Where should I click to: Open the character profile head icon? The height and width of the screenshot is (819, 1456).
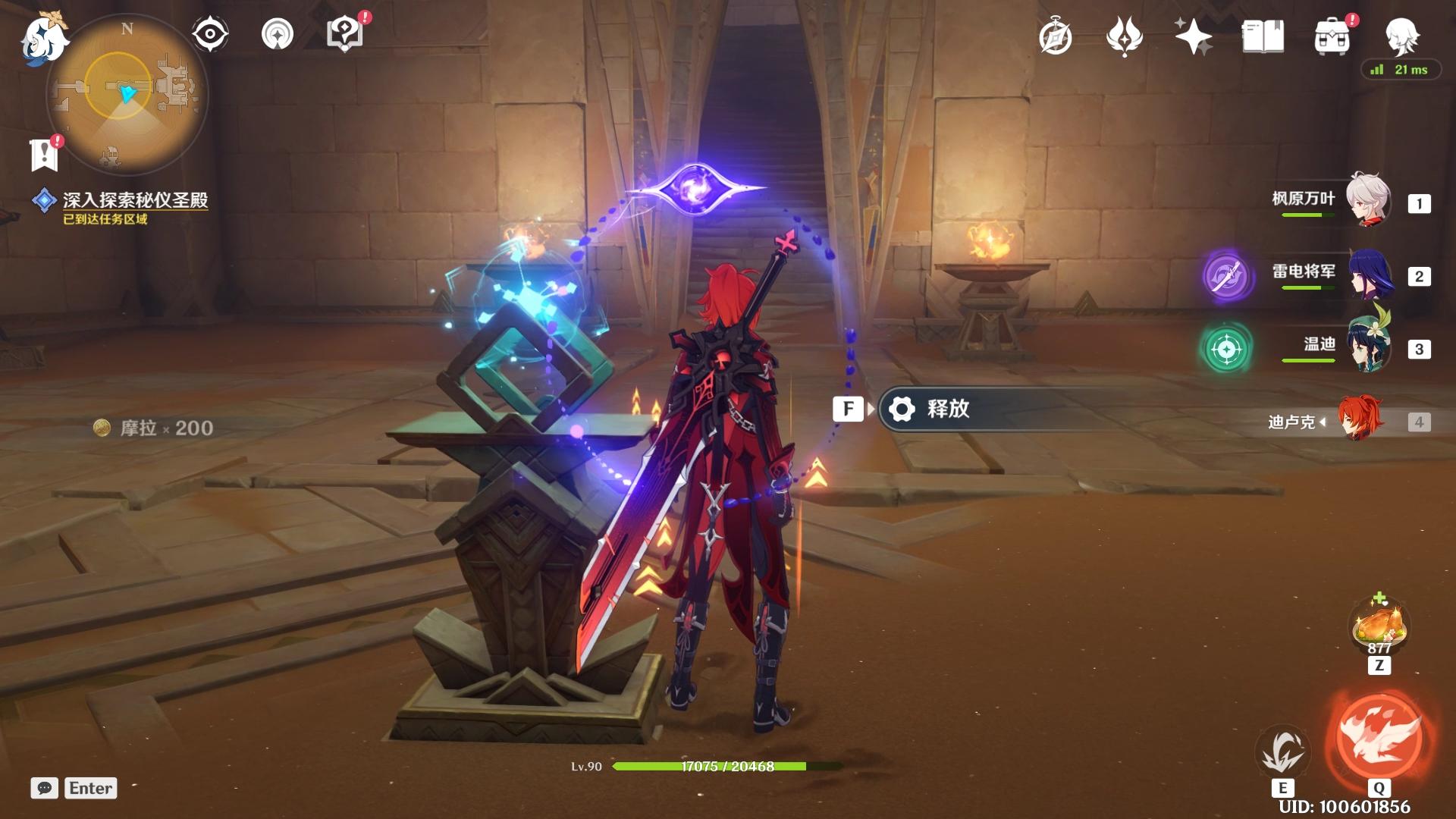tap(1401, 35)
